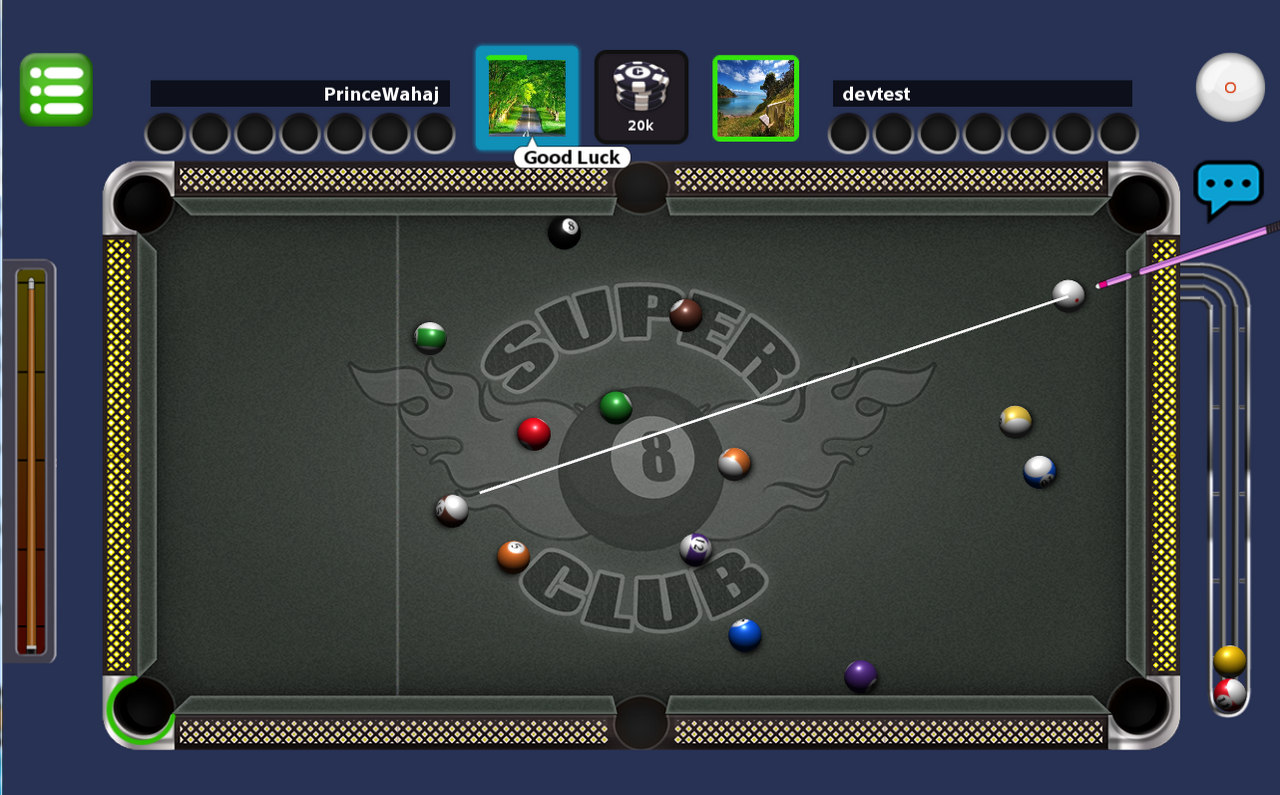Select the black 8-ball on the table

click(x=563, y=230)
